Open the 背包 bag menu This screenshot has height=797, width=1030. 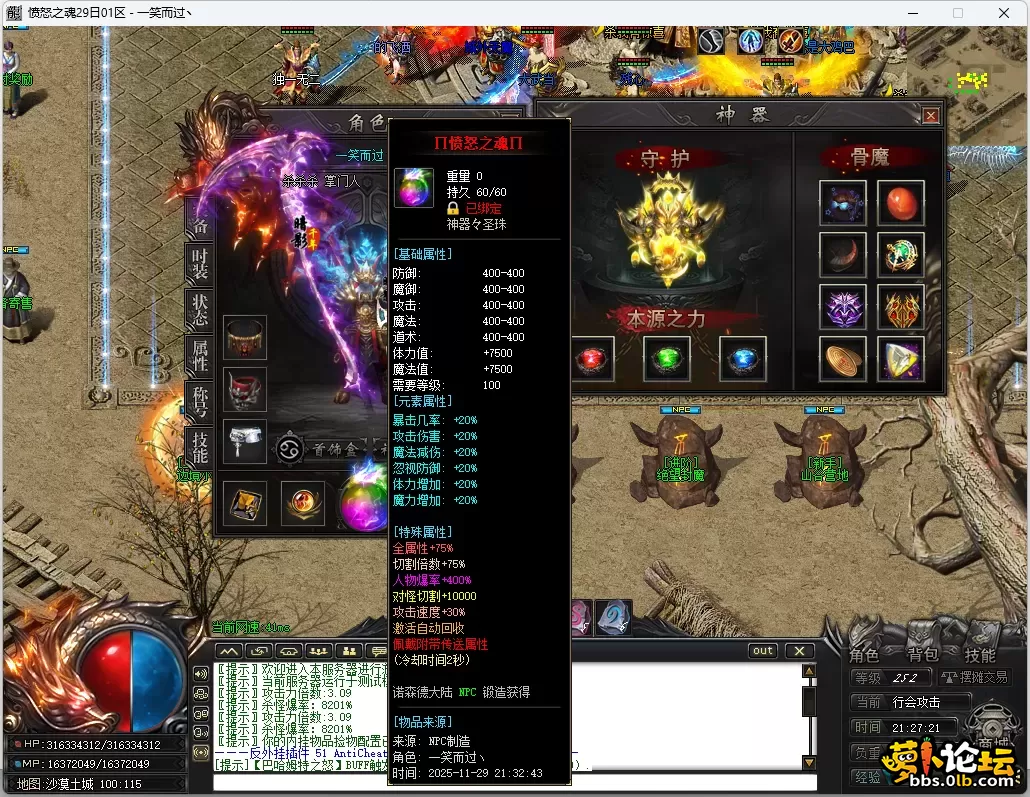coord(922,655)
